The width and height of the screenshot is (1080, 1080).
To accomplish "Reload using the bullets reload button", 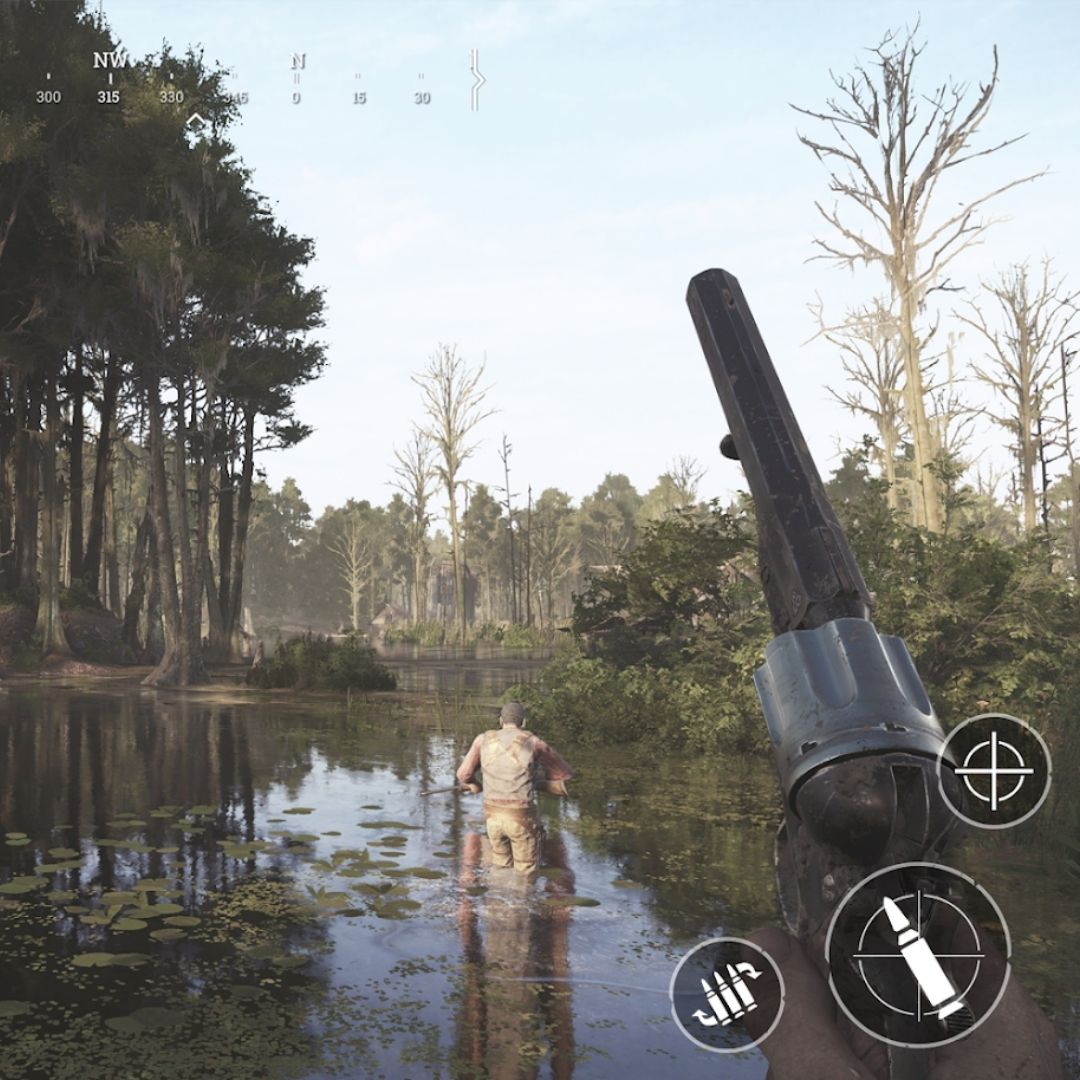I will point(727,994).
